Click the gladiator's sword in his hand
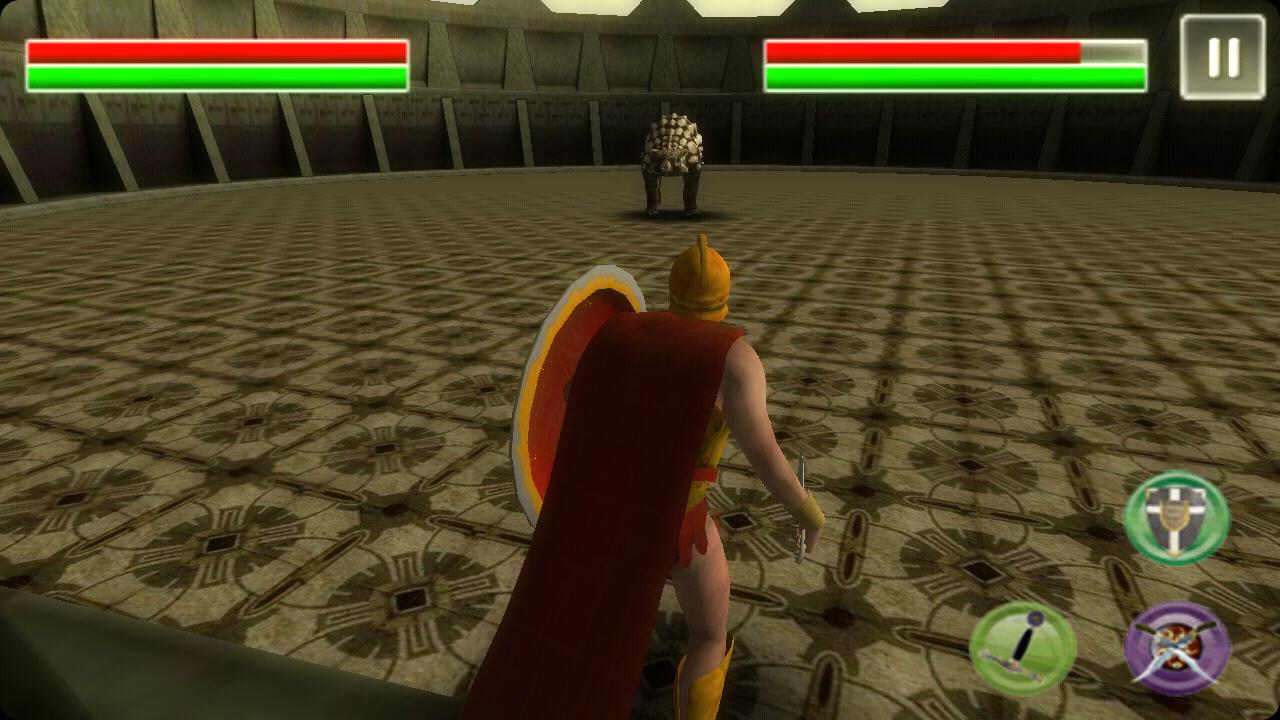This screenshot has height=720, width=1280. click(x=802, y=510)
